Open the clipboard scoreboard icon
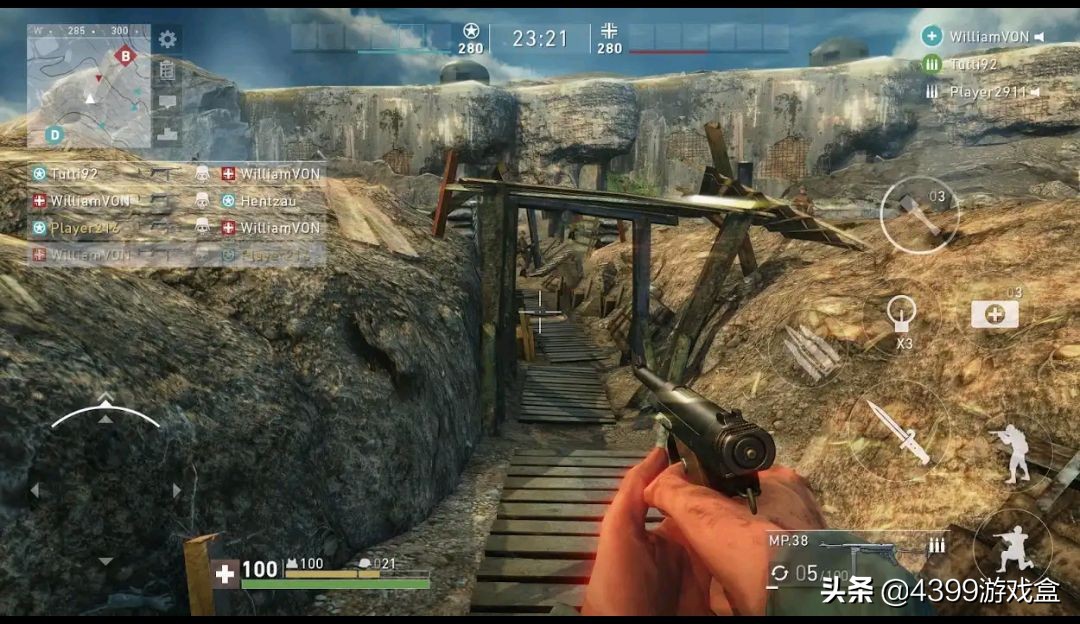Image resolution: width=1080 pixels, height=624 pixels. coord(167,70)
